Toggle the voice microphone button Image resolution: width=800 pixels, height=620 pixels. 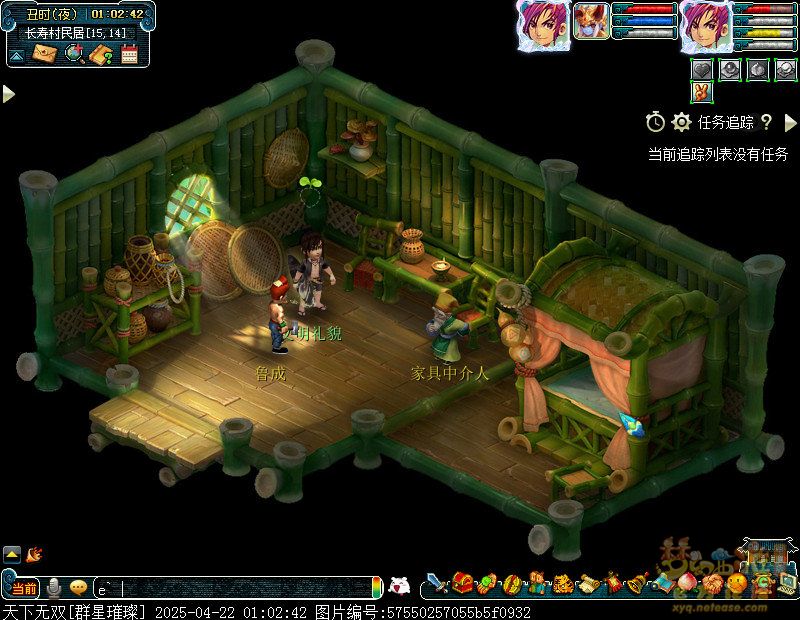pyautogui.click(x=54, y=588)
